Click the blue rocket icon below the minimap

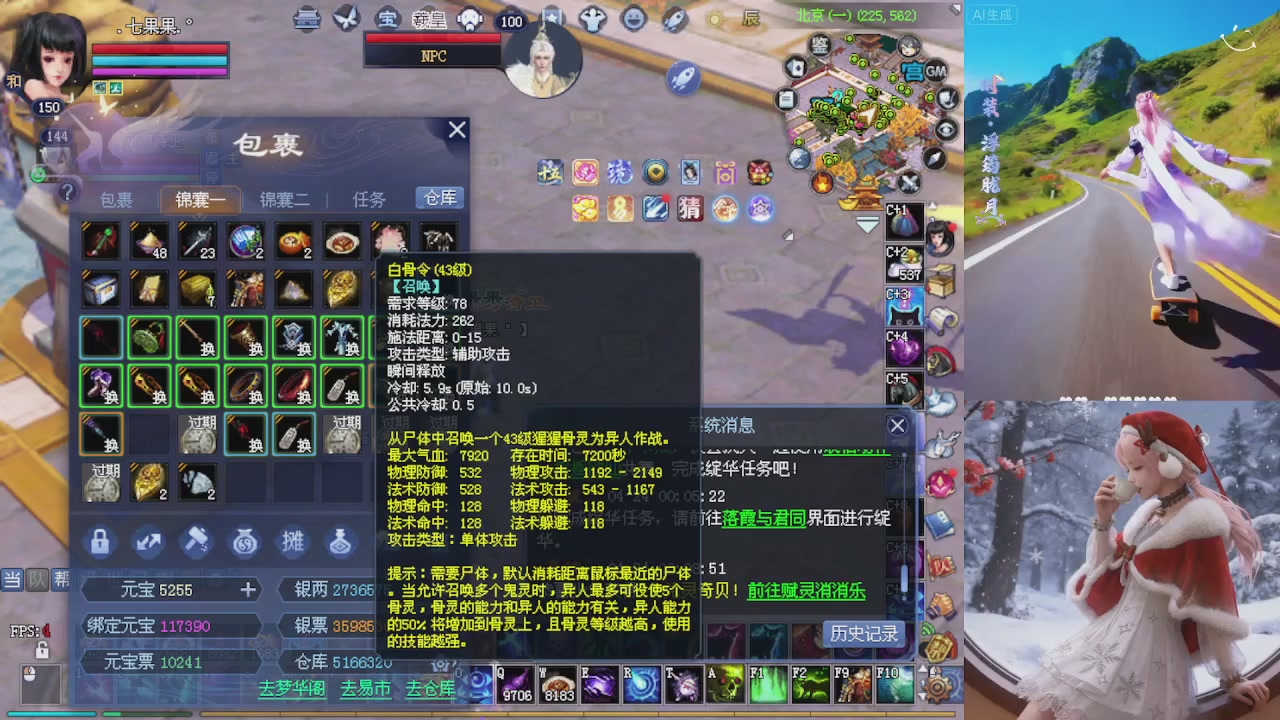pyautogui.click(x=684, y=78)
